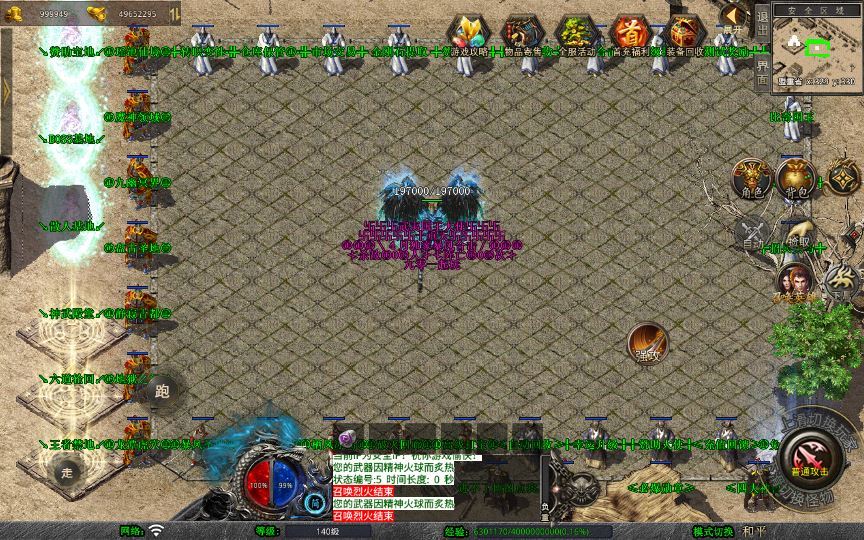This screenshot has width=864, height=540.
Task: Switch movement to 走 walk mode
Action: tap(68, 470)
